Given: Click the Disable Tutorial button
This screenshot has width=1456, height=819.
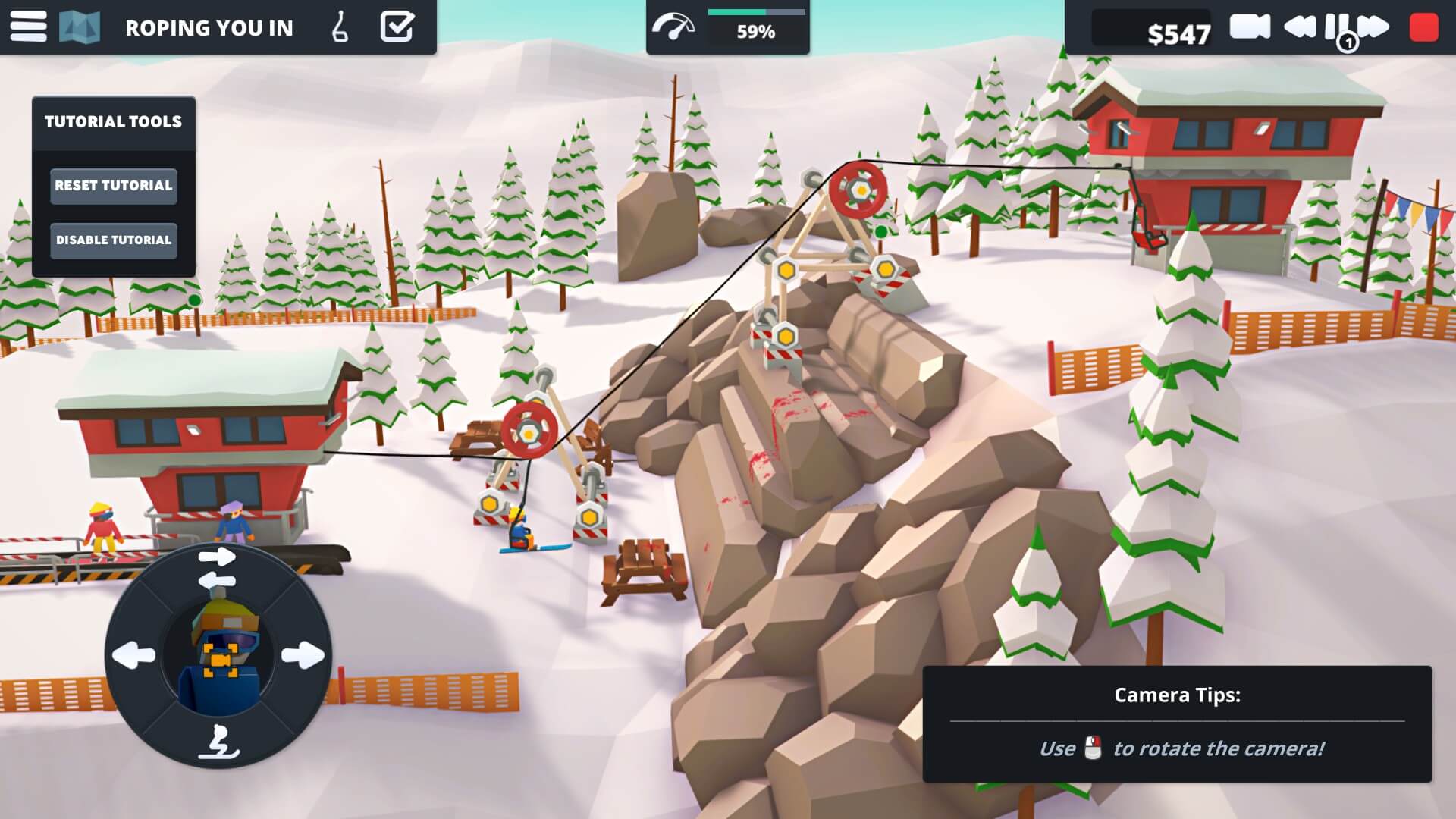Looking at the screenshot, I should click(x=114, y=240).
